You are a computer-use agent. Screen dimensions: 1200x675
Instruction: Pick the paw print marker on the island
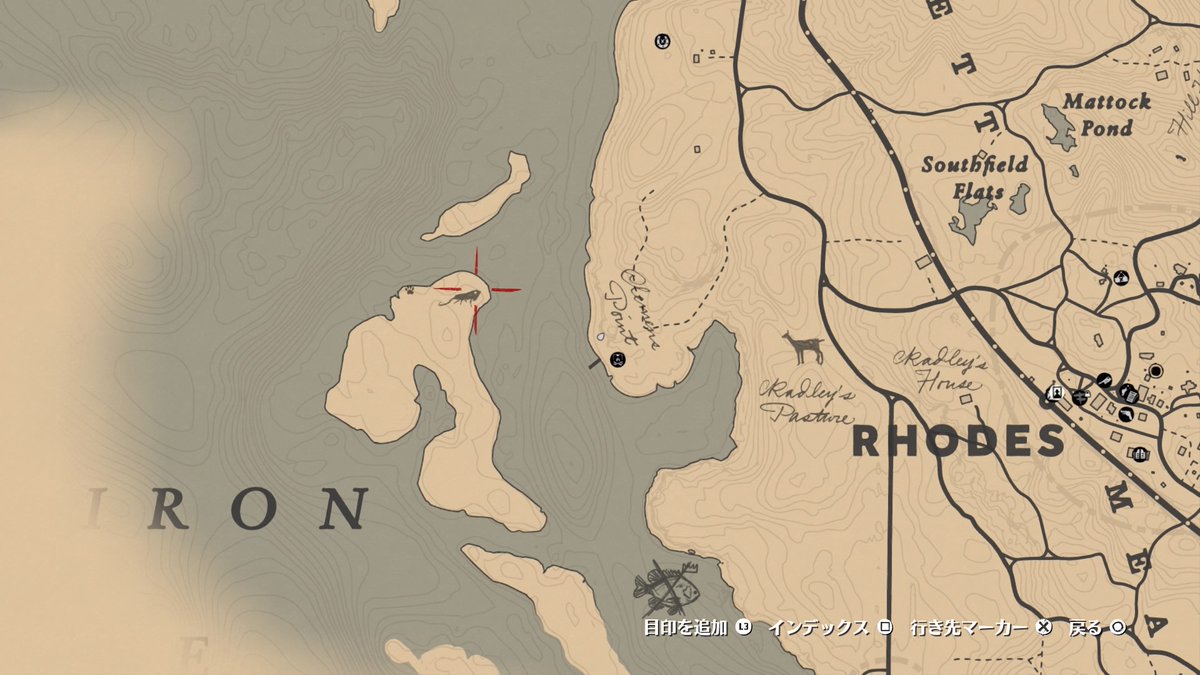tap(410, 291)
